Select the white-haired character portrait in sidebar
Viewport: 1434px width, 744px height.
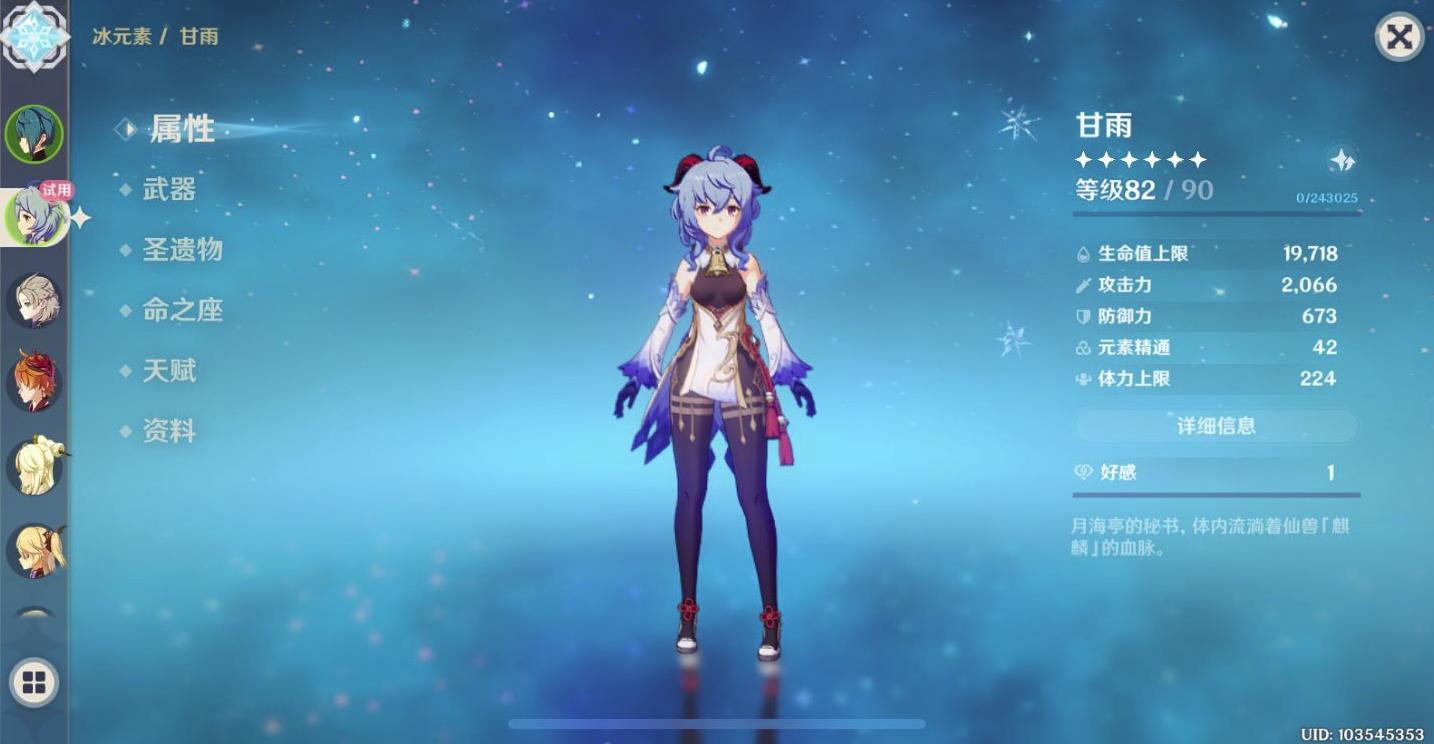[x=33, y=299]
